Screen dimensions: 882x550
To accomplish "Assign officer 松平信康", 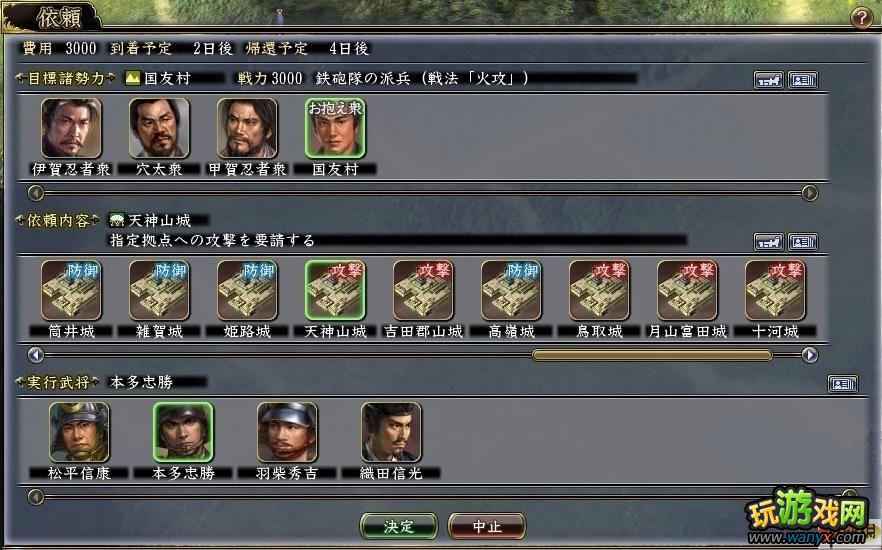I will click(x=79, y=433).
